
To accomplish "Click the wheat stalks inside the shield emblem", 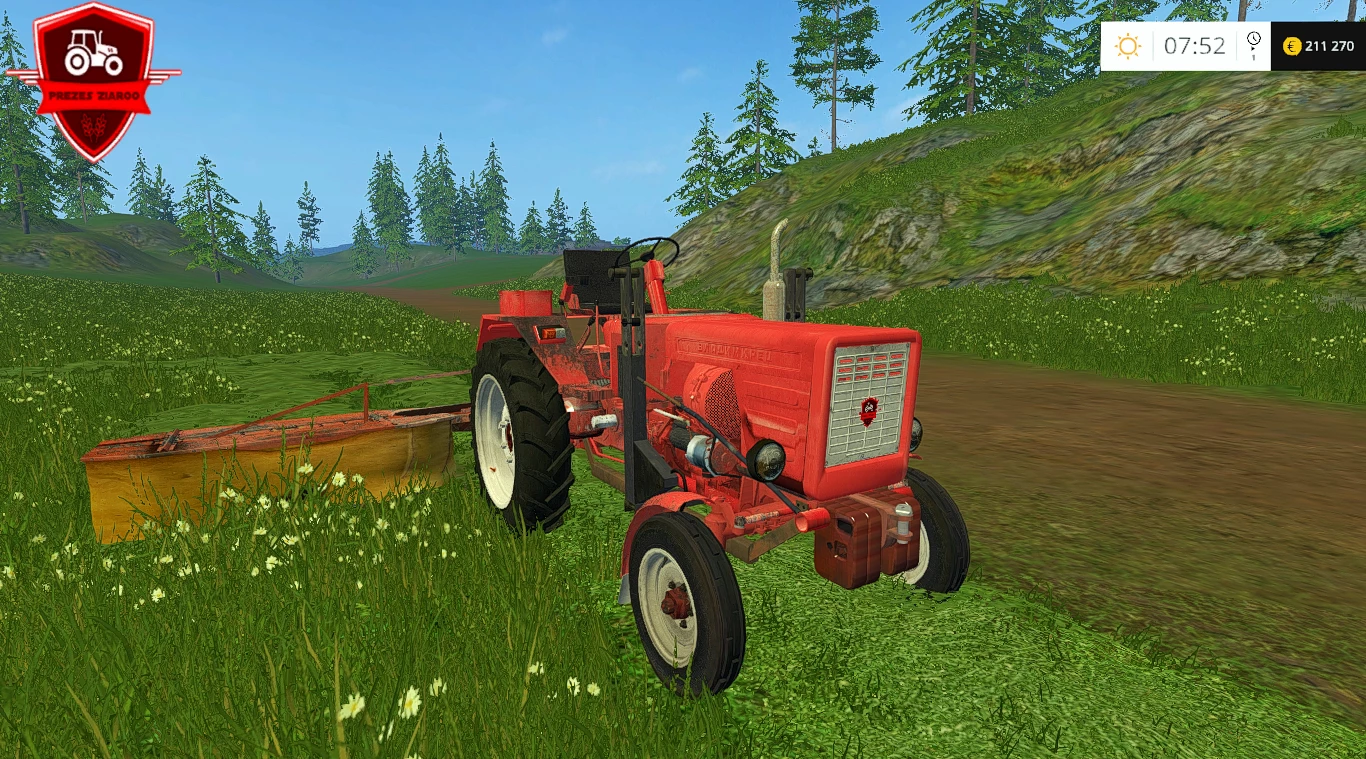I will pos(93,126).
